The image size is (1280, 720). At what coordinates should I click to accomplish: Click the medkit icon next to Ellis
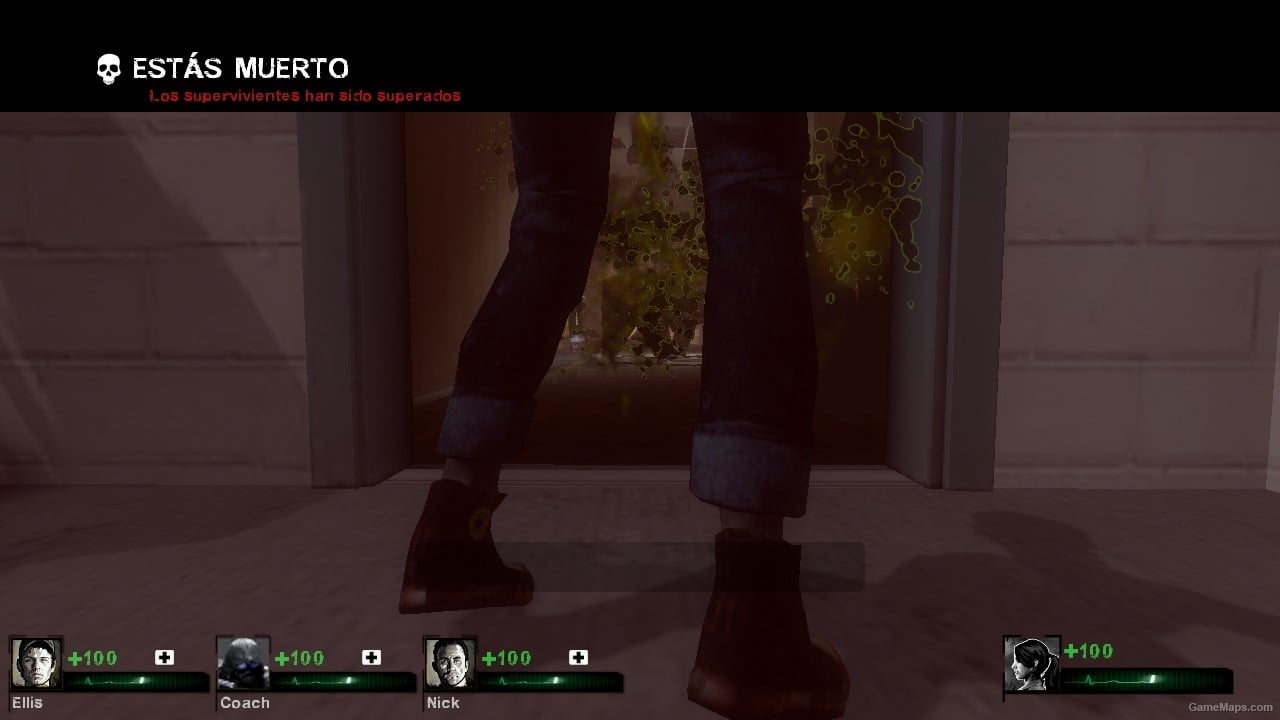click(163, 658)
